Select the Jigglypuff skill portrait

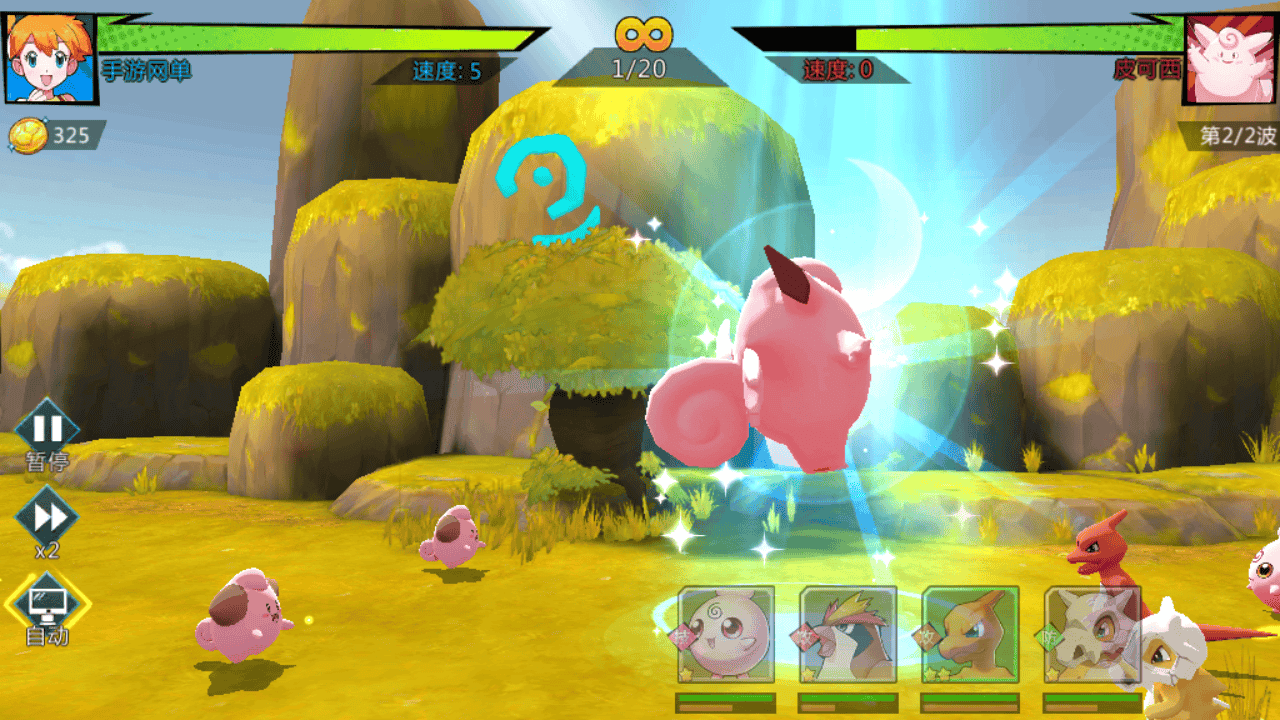(x=726, y=634)
